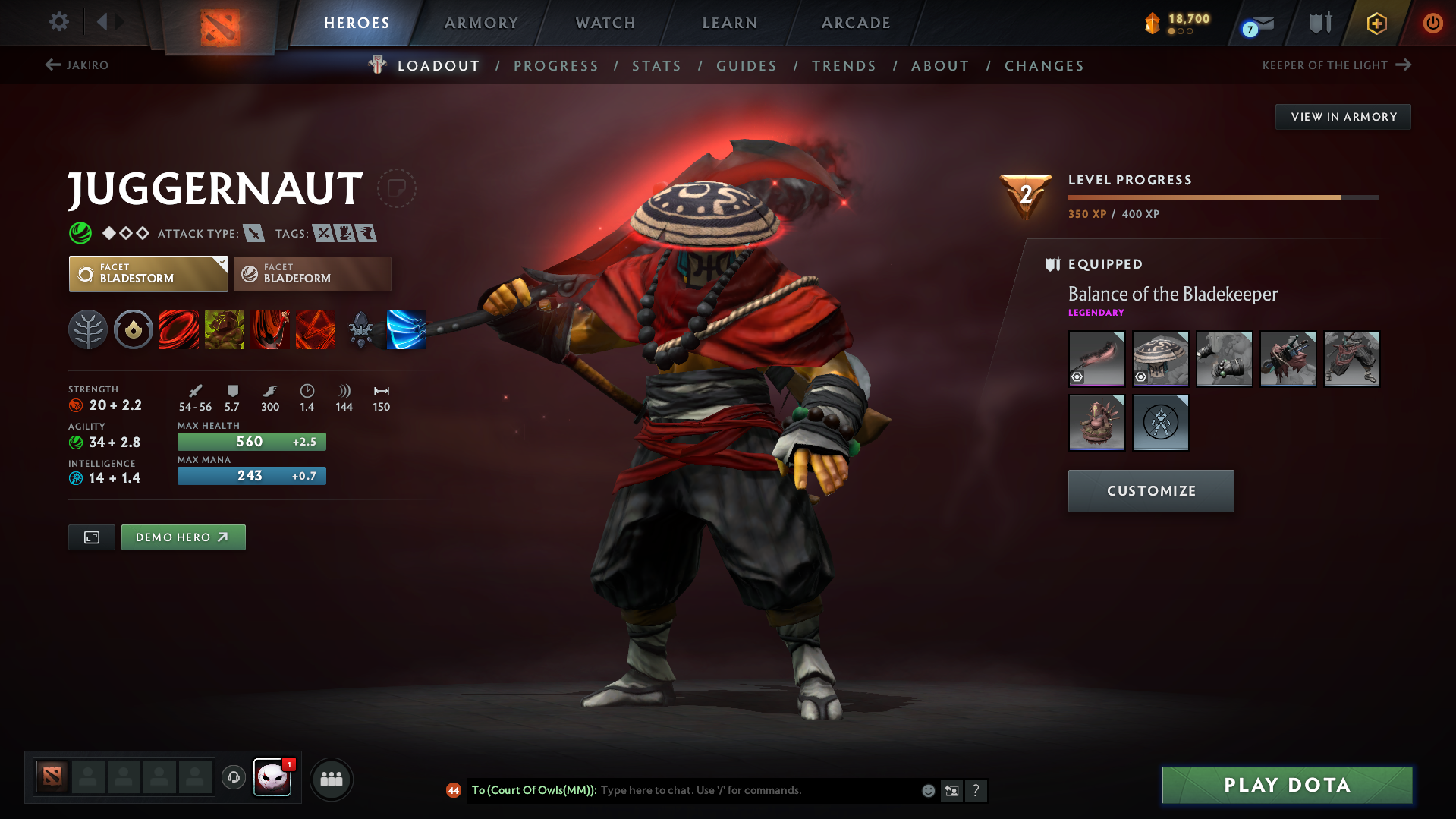
Task: Select the straw hat item thumbnail
Action: tap(1160, 358)
